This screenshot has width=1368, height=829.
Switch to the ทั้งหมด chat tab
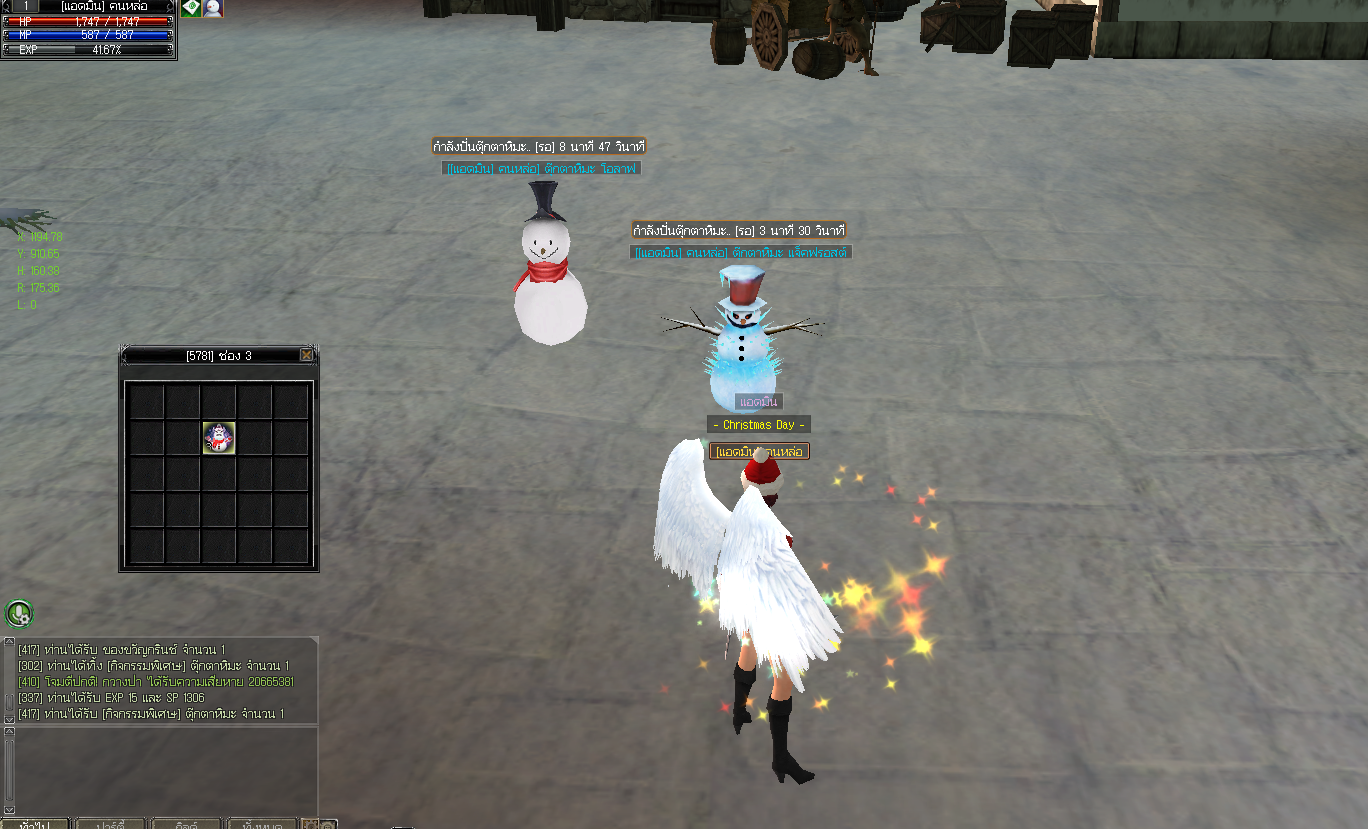(262, 825)
